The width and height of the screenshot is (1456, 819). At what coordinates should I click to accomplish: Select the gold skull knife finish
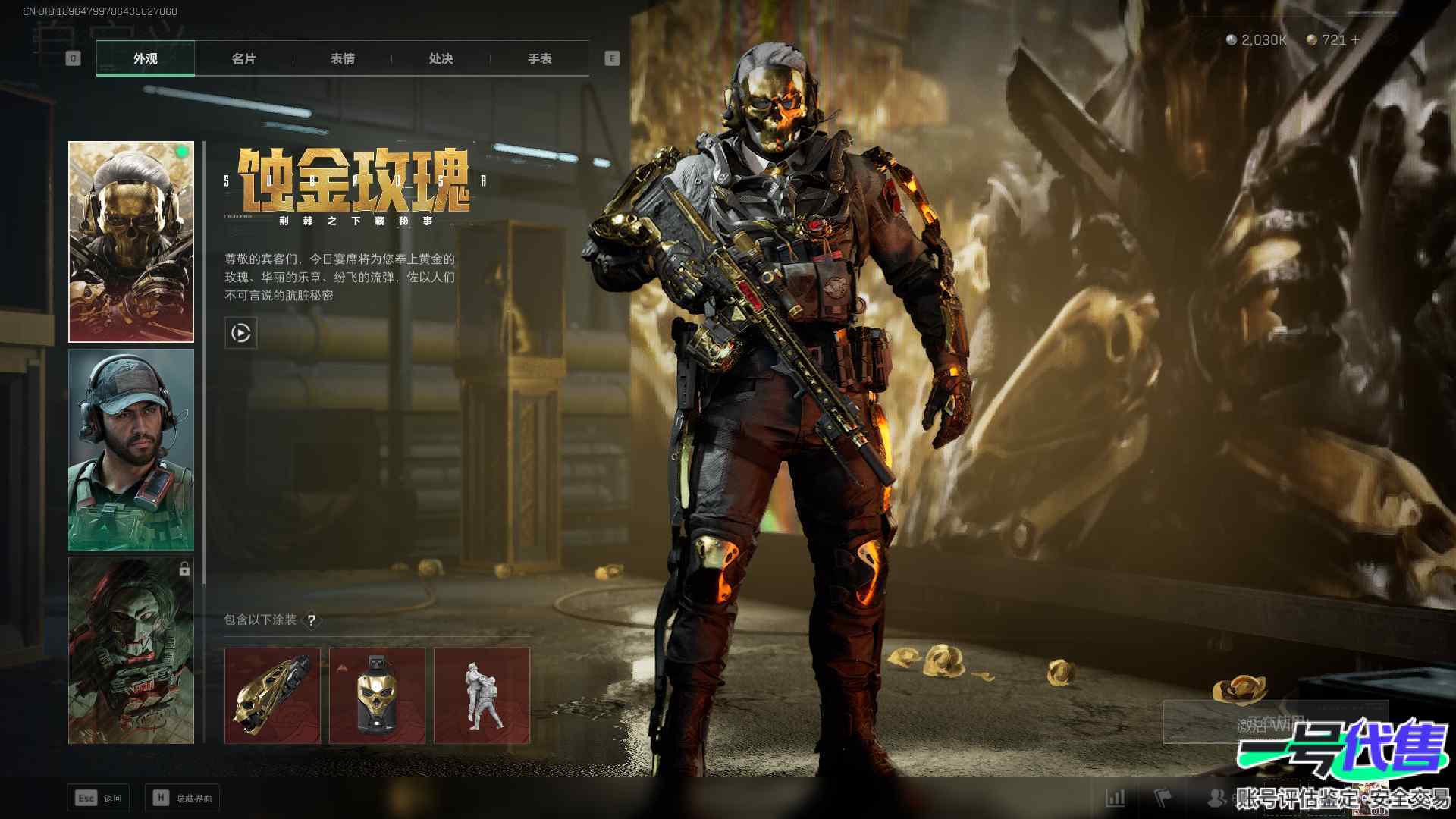click(272, 695)
